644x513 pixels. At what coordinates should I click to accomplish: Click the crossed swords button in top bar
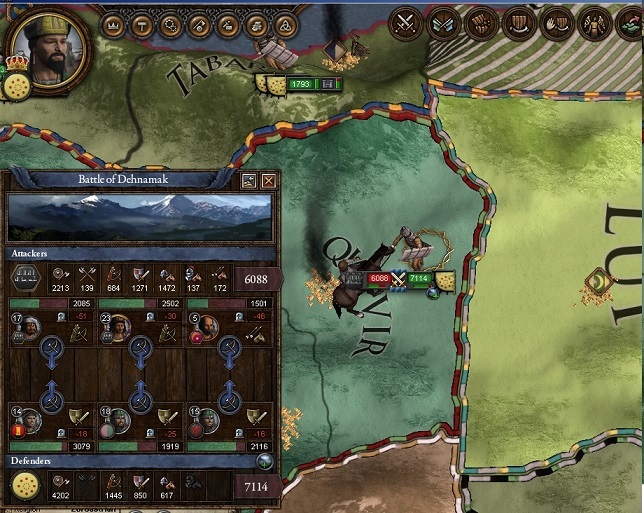coord(406,22)
